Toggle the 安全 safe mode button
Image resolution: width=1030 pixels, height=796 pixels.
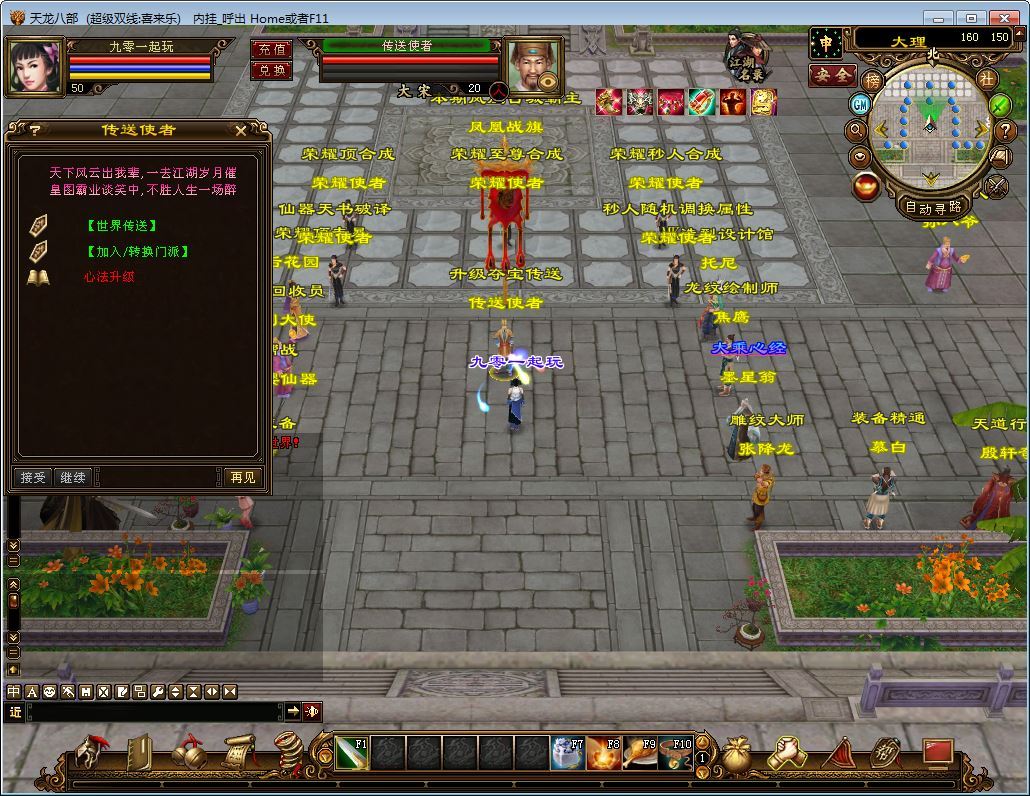point(831,75)
